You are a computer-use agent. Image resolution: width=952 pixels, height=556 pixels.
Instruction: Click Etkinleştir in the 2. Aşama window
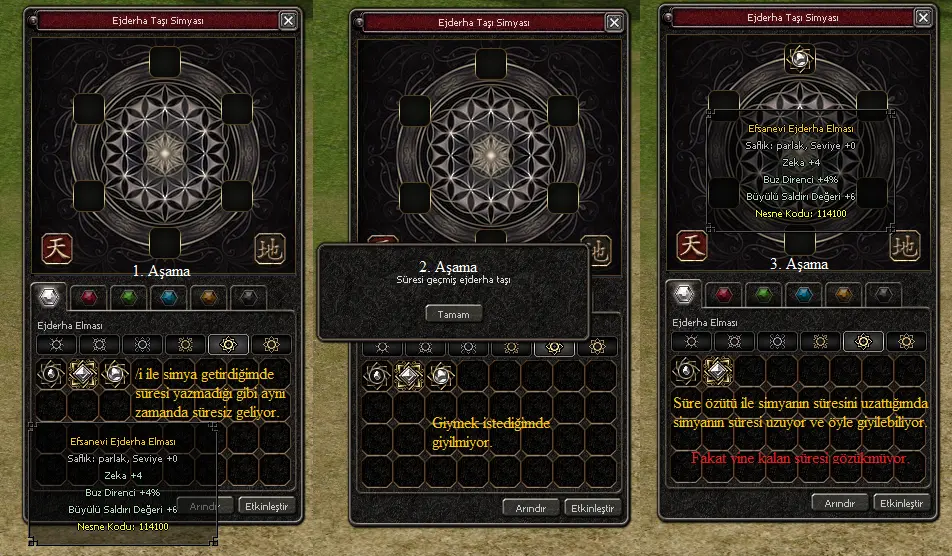coord(591,507)
